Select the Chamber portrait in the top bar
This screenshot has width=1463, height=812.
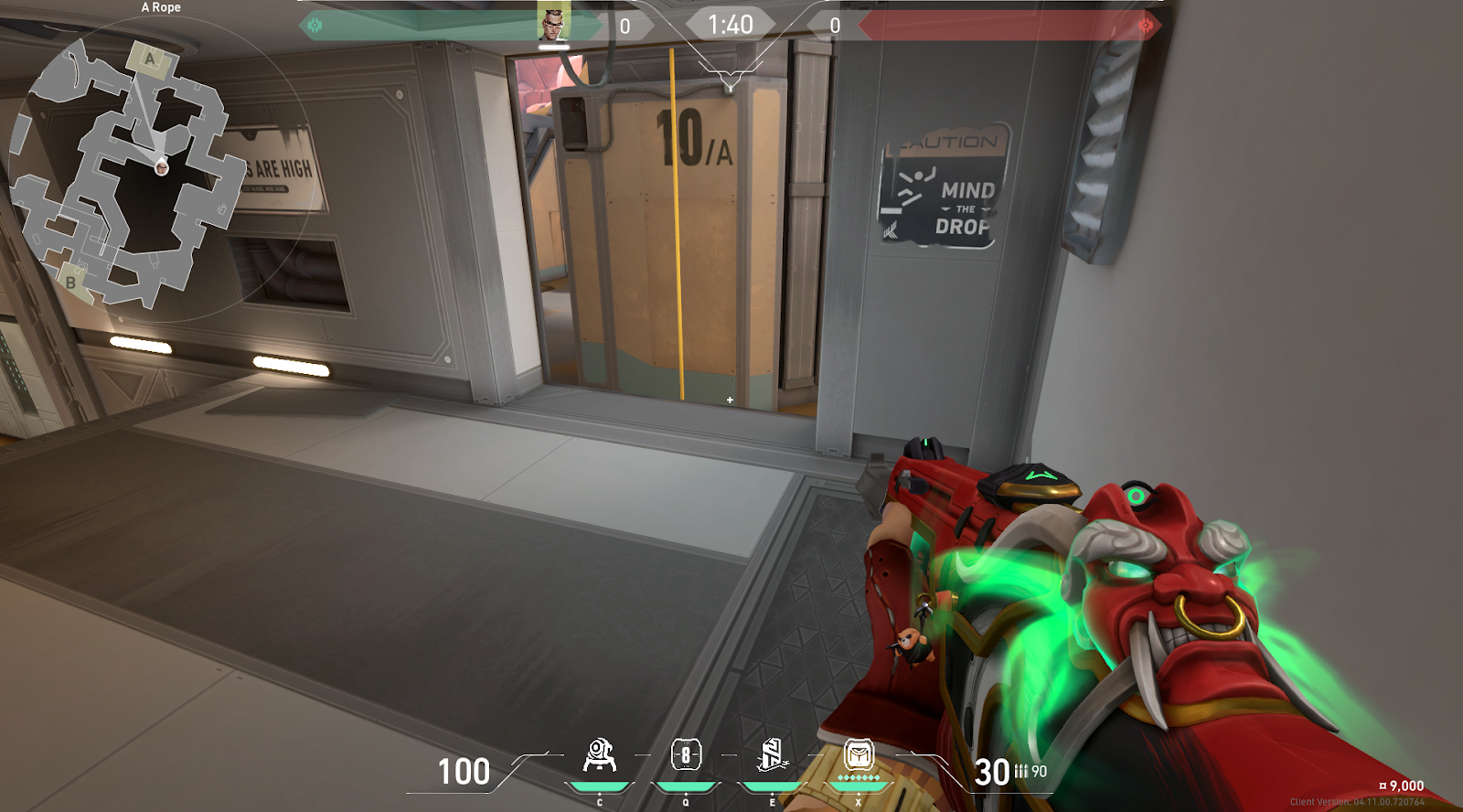pyautogui.click(x=553, y=23)
